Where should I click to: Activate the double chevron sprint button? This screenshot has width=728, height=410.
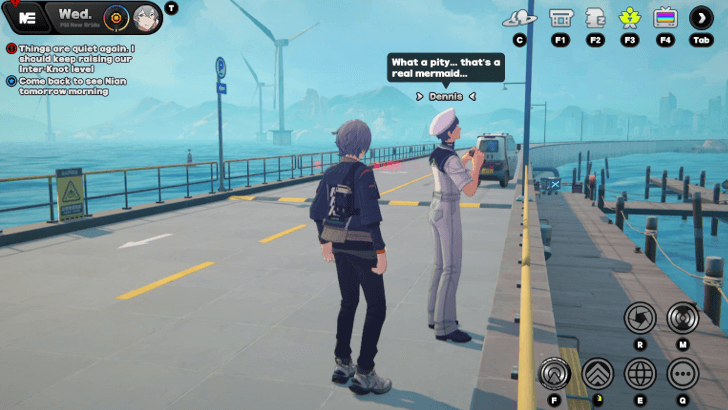click(598, 374)
